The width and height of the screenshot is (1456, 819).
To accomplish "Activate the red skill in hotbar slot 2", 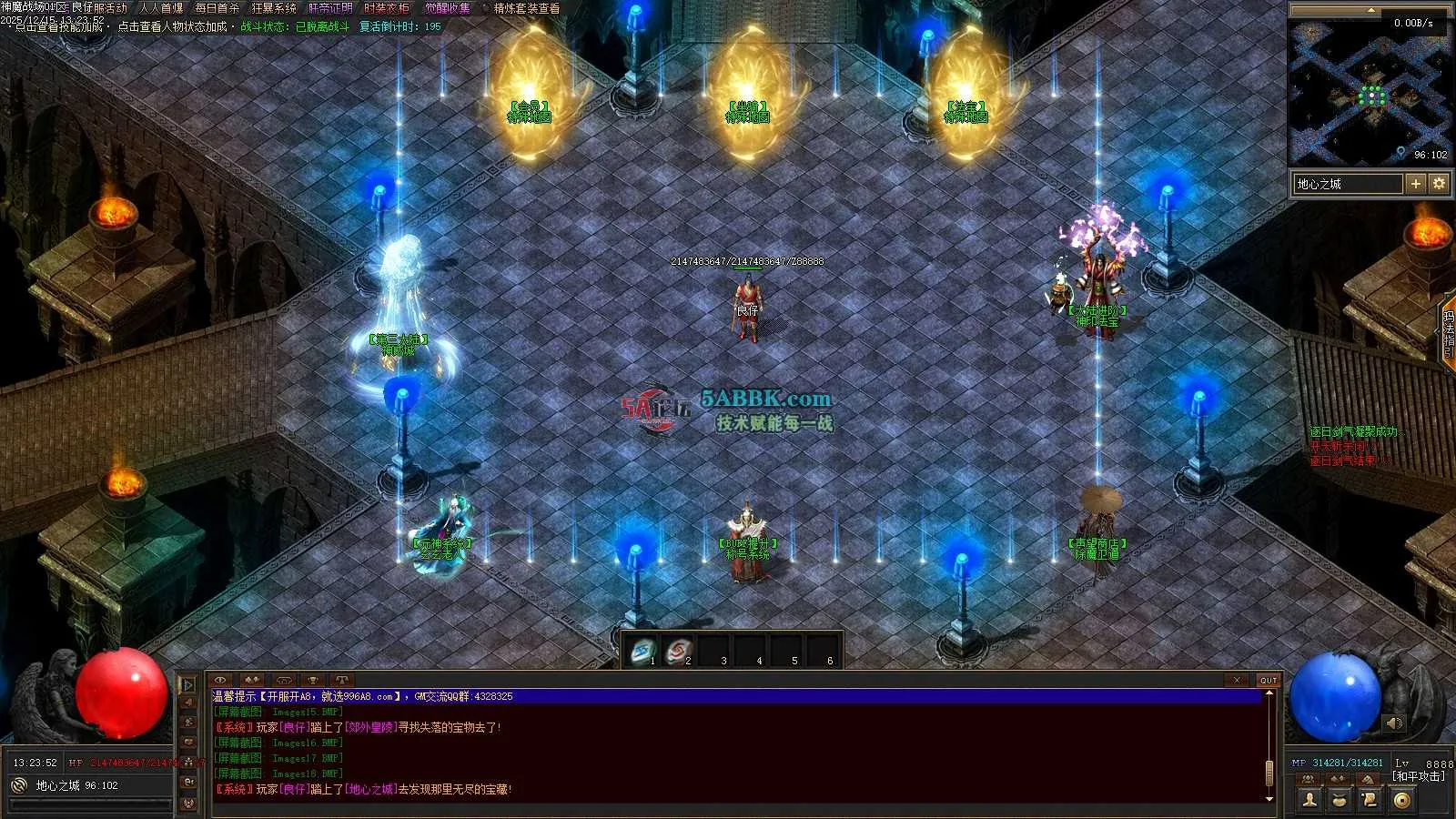I will coord(679,652).
